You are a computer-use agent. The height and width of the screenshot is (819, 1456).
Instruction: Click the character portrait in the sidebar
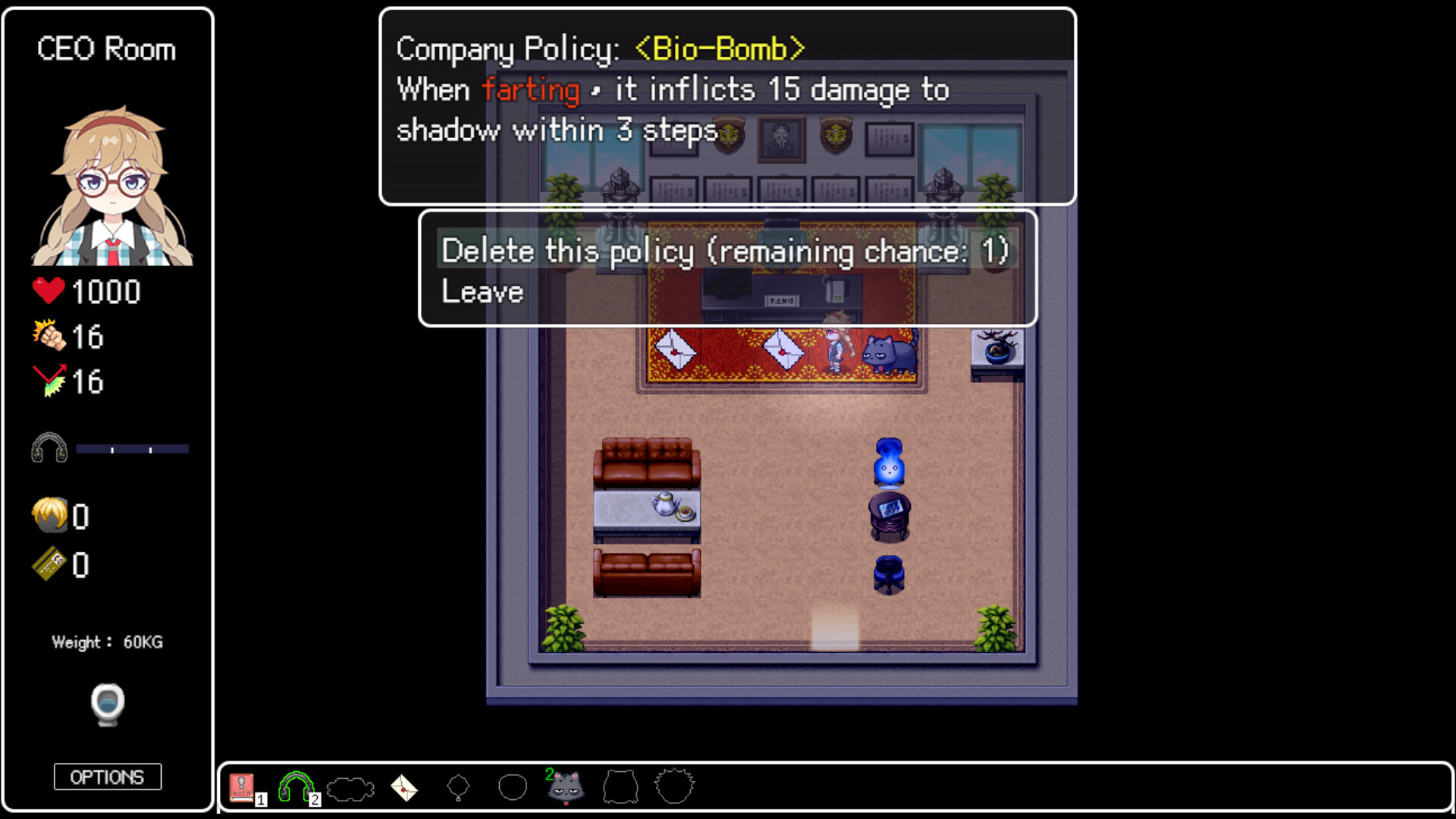coord(108,182)
